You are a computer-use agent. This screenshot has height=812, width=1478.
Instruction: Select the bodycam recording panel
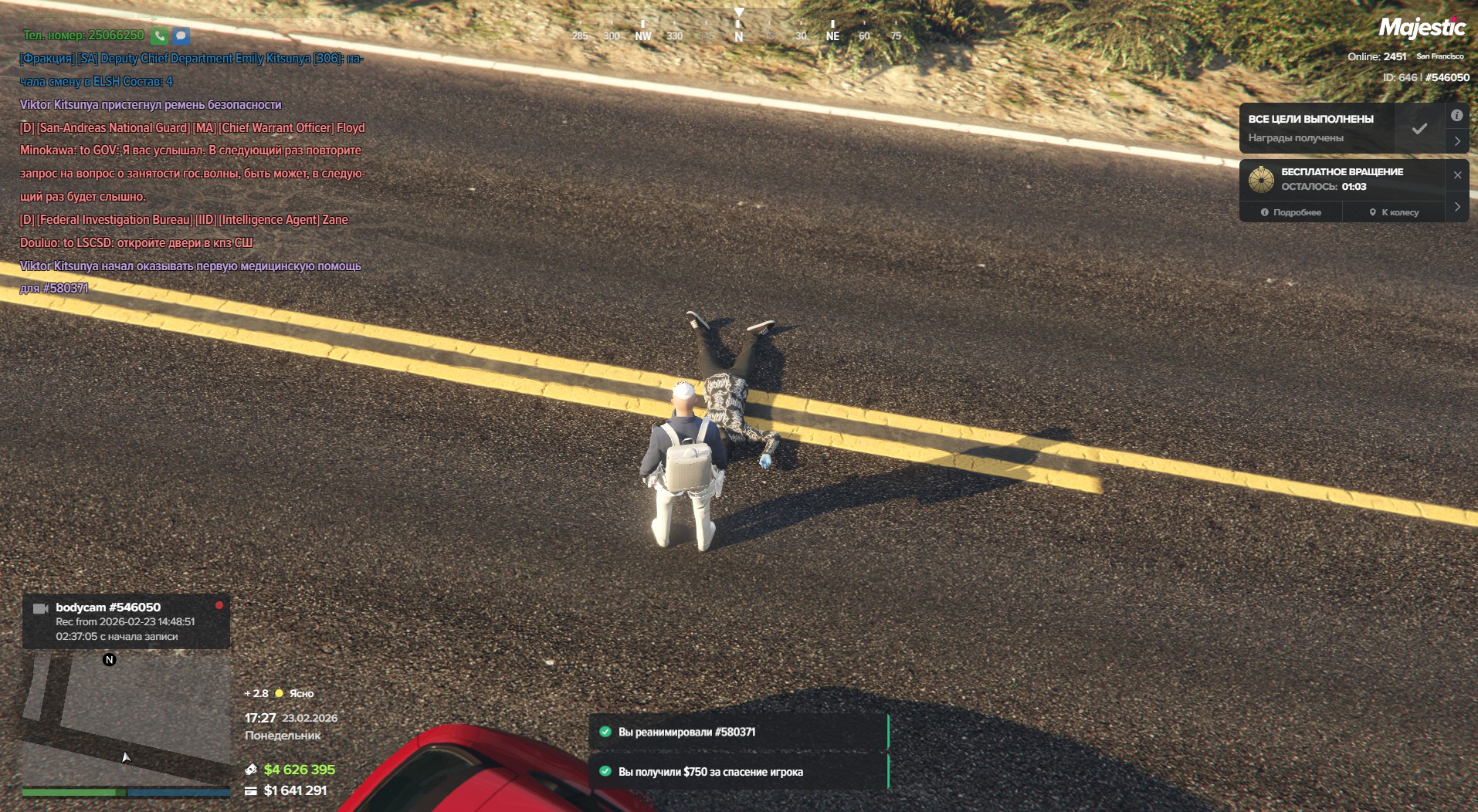126,621
